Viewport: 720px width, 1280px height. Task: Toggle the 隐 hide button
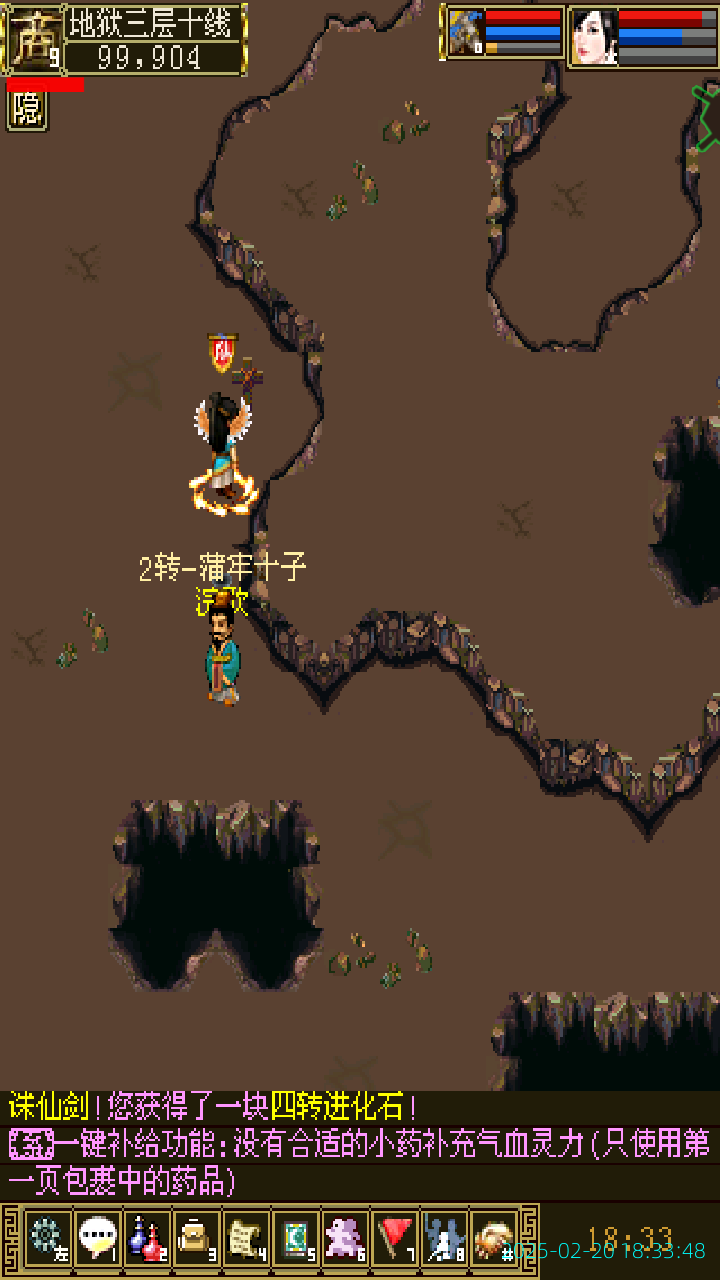point(27,111)
